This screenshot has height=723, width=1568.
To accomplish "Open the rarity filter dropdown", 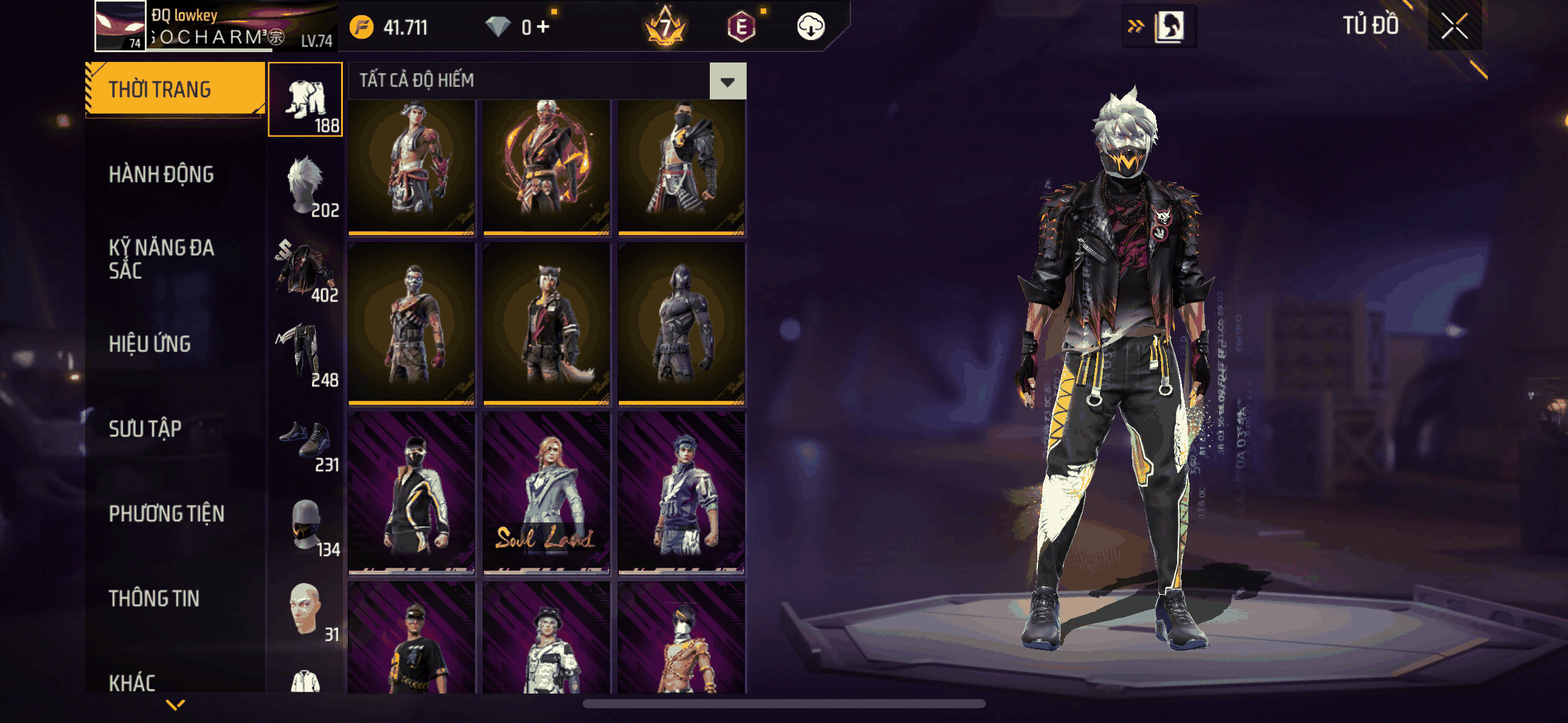I will 728,81.
